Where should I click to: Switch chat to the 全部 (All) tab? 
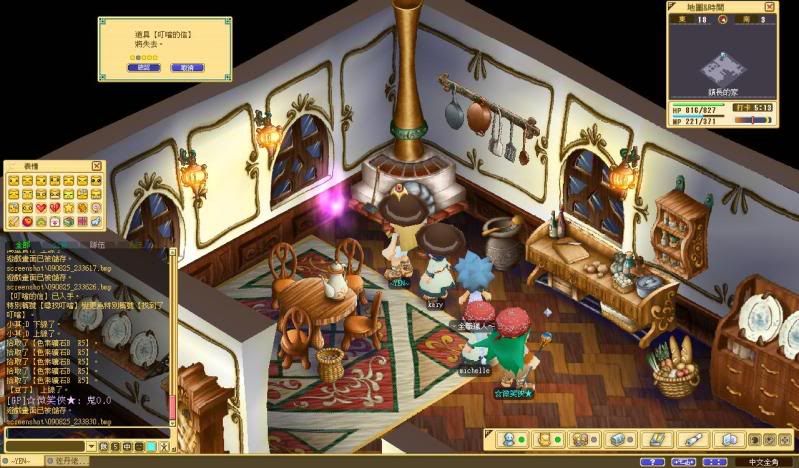click(x=22, y=242)
